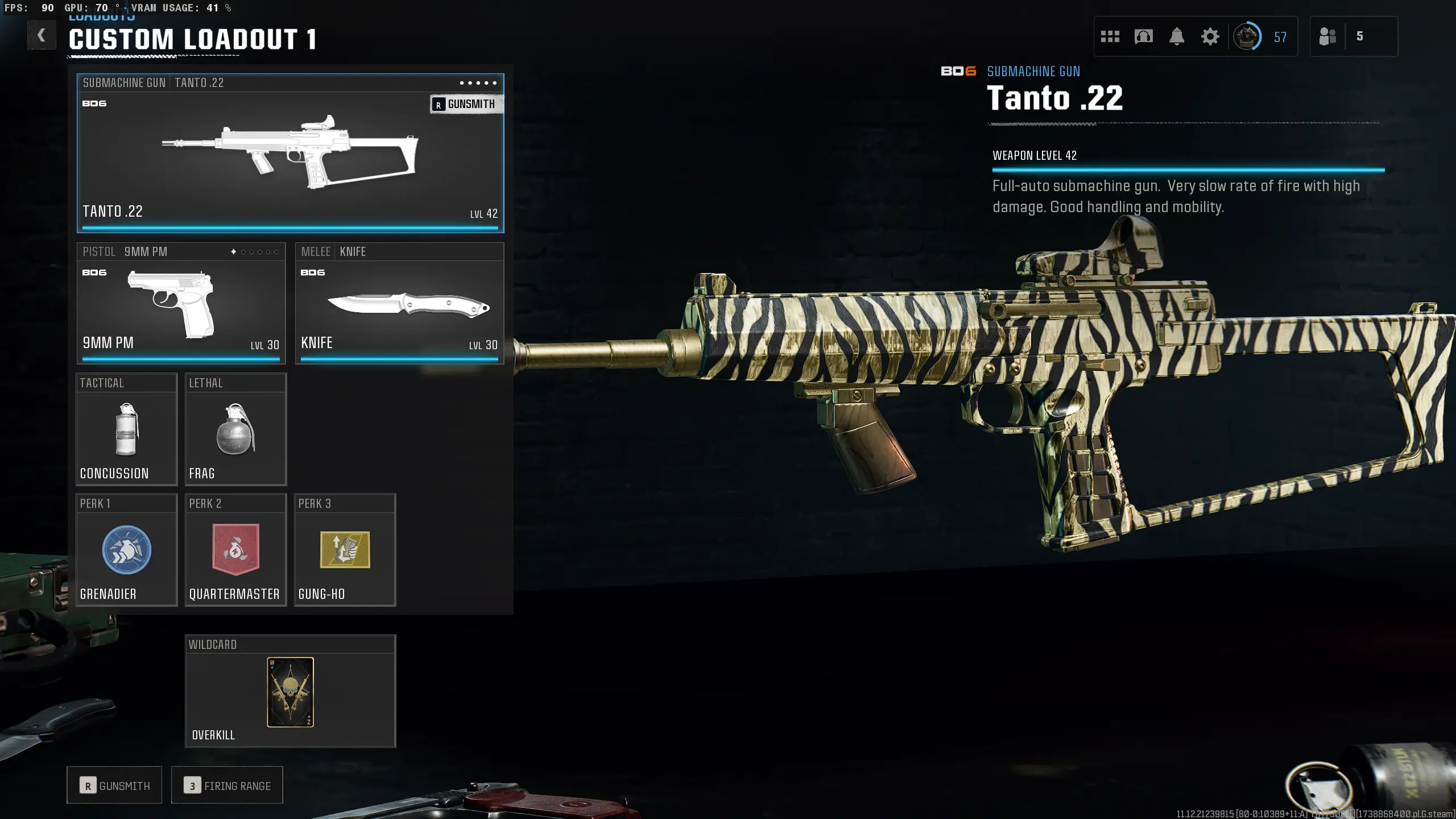Open settings with the gear icon

tap(1210, 37)
